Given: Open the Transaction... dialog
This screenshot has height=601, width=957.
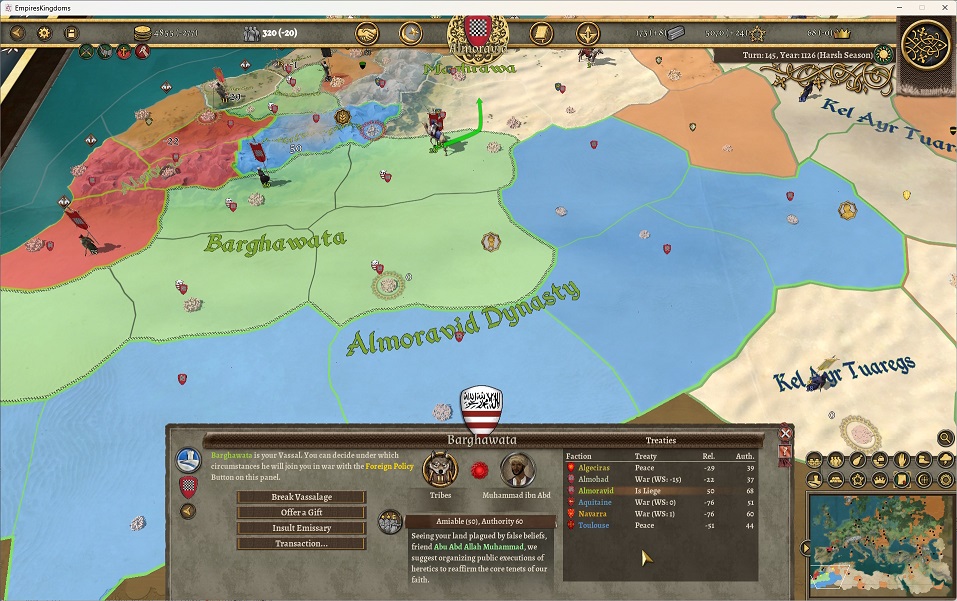Looking at the screenshot, I should pos(301,544).
